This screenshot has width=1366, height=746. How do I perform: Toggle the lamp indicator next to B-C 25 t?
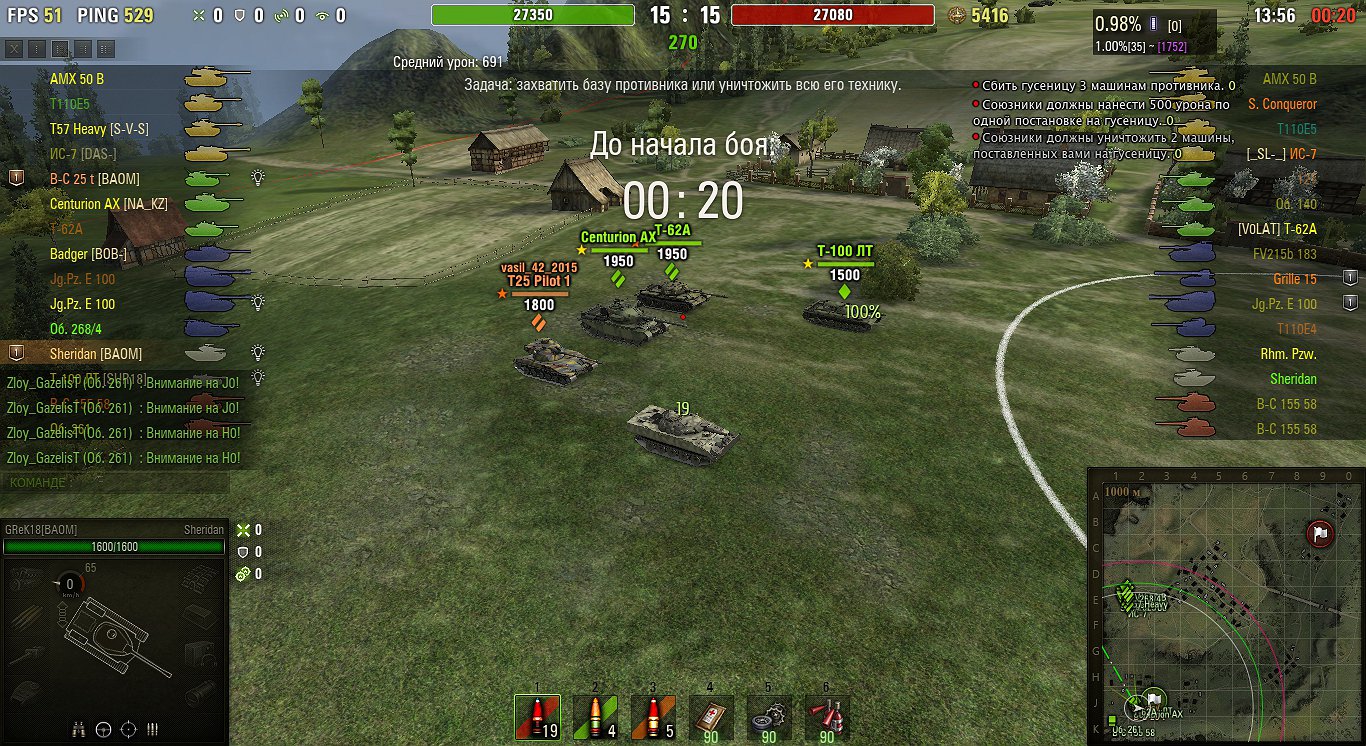(x=258, y=178)
